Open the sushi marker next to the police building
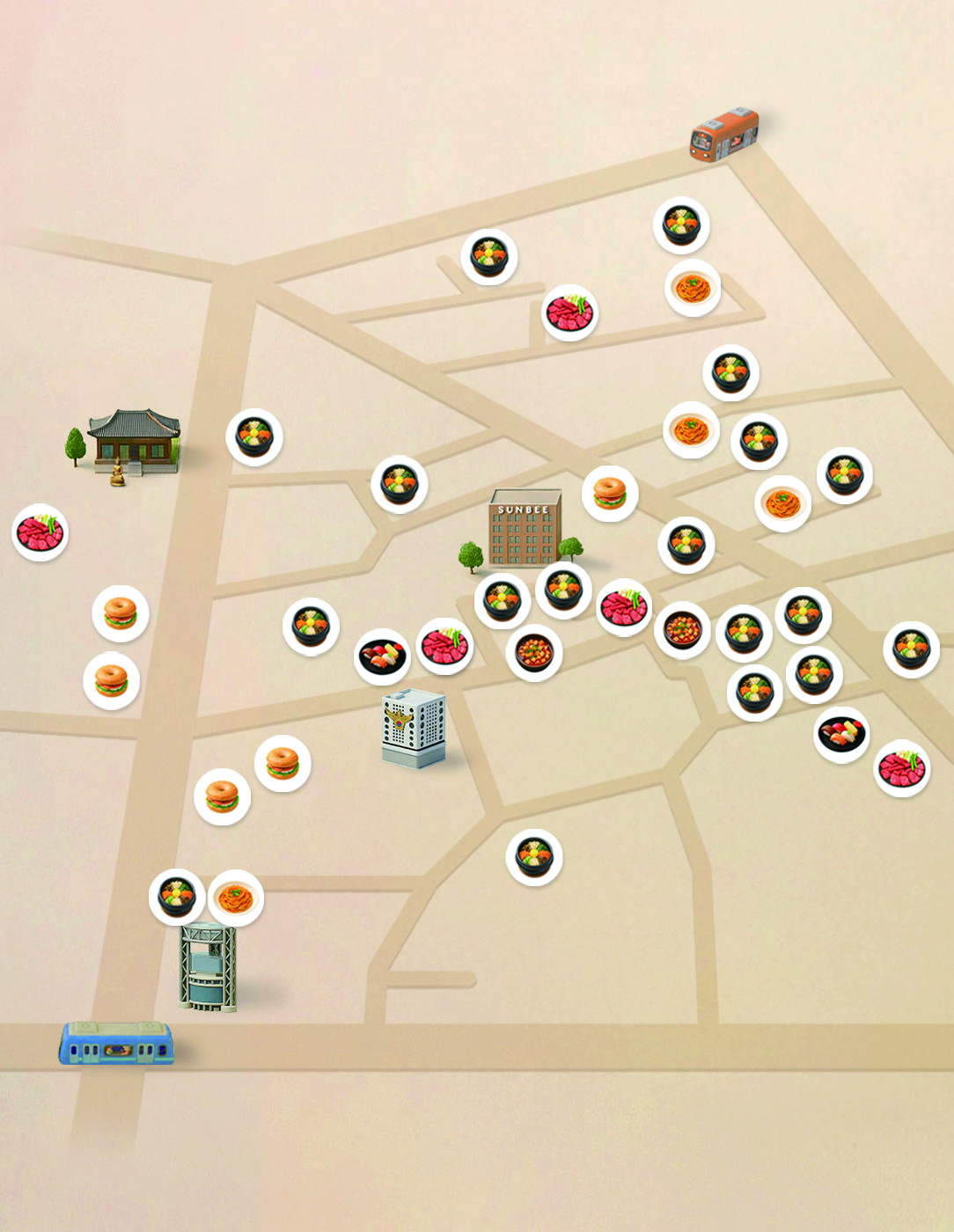Image resolution: width=954 pixels, height=1232 pixels. click(382, 656)
